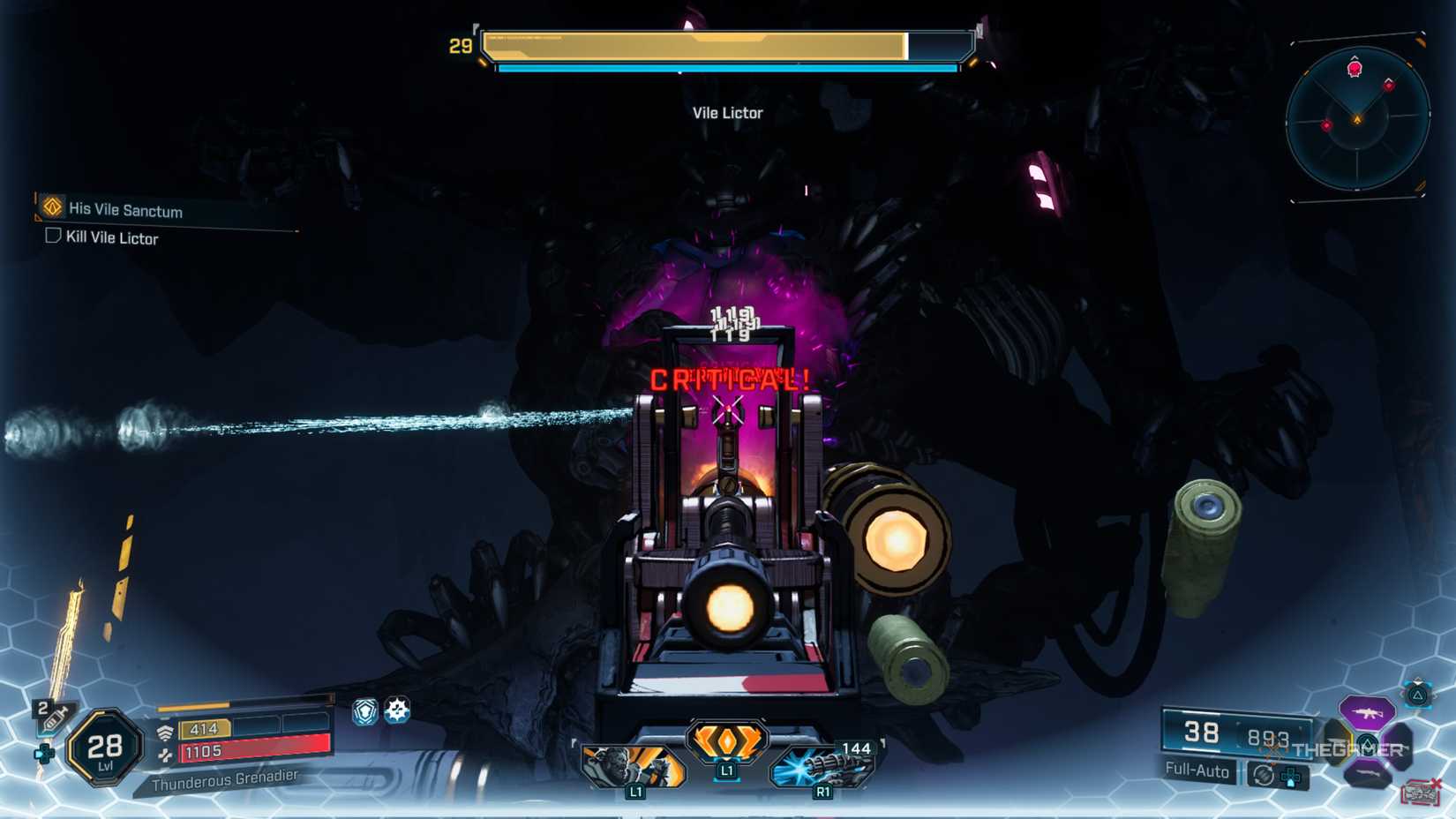Click the level 28 badge

tap(106, 746)
